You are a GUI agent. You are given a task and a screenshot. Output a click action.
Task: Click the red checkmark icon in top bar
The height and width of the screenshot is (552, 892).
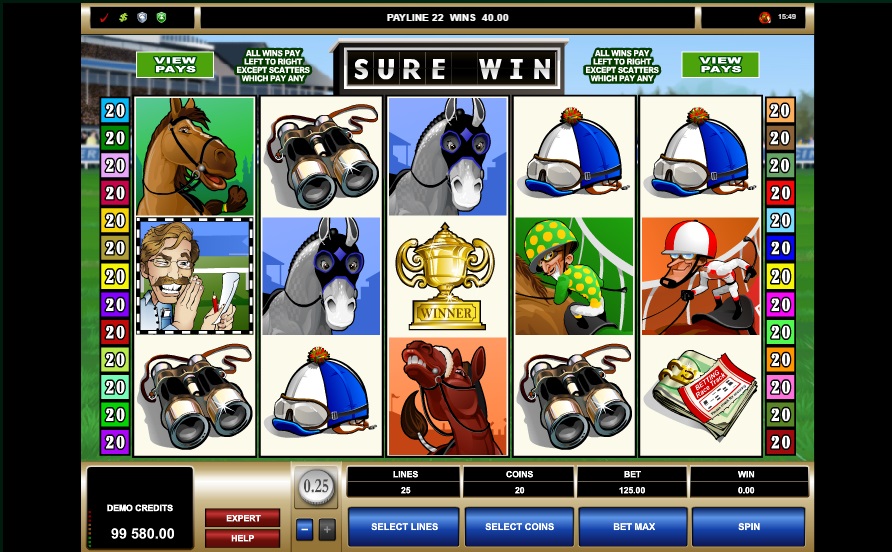pos(106,17)
